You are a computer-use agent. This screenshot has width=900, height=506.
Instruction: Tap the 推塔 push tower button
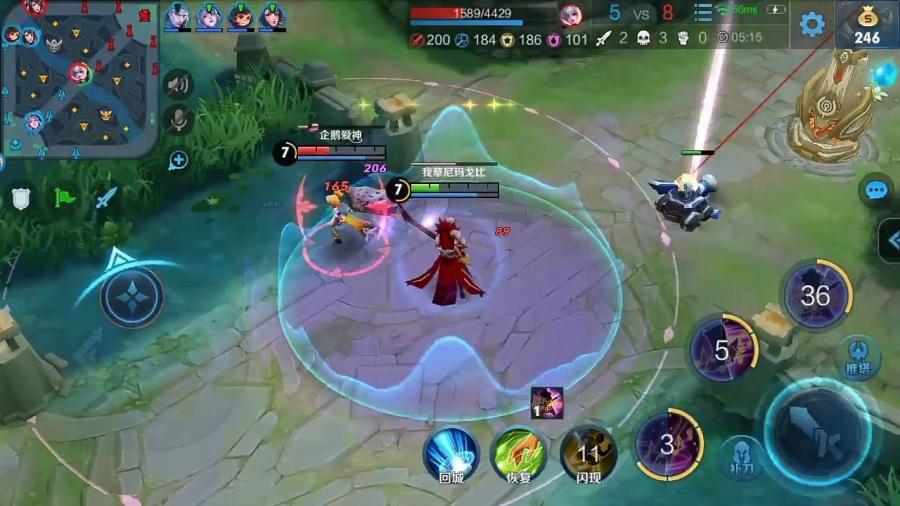coord(858,355)
